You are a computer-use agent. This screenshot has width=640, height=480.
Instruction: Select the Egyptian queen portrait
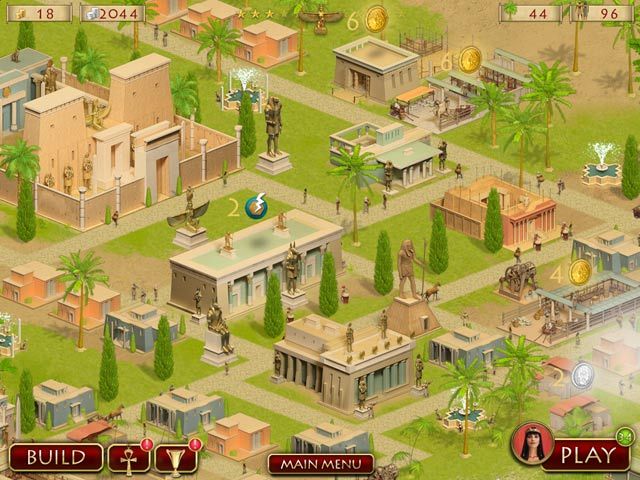(531, 445)
